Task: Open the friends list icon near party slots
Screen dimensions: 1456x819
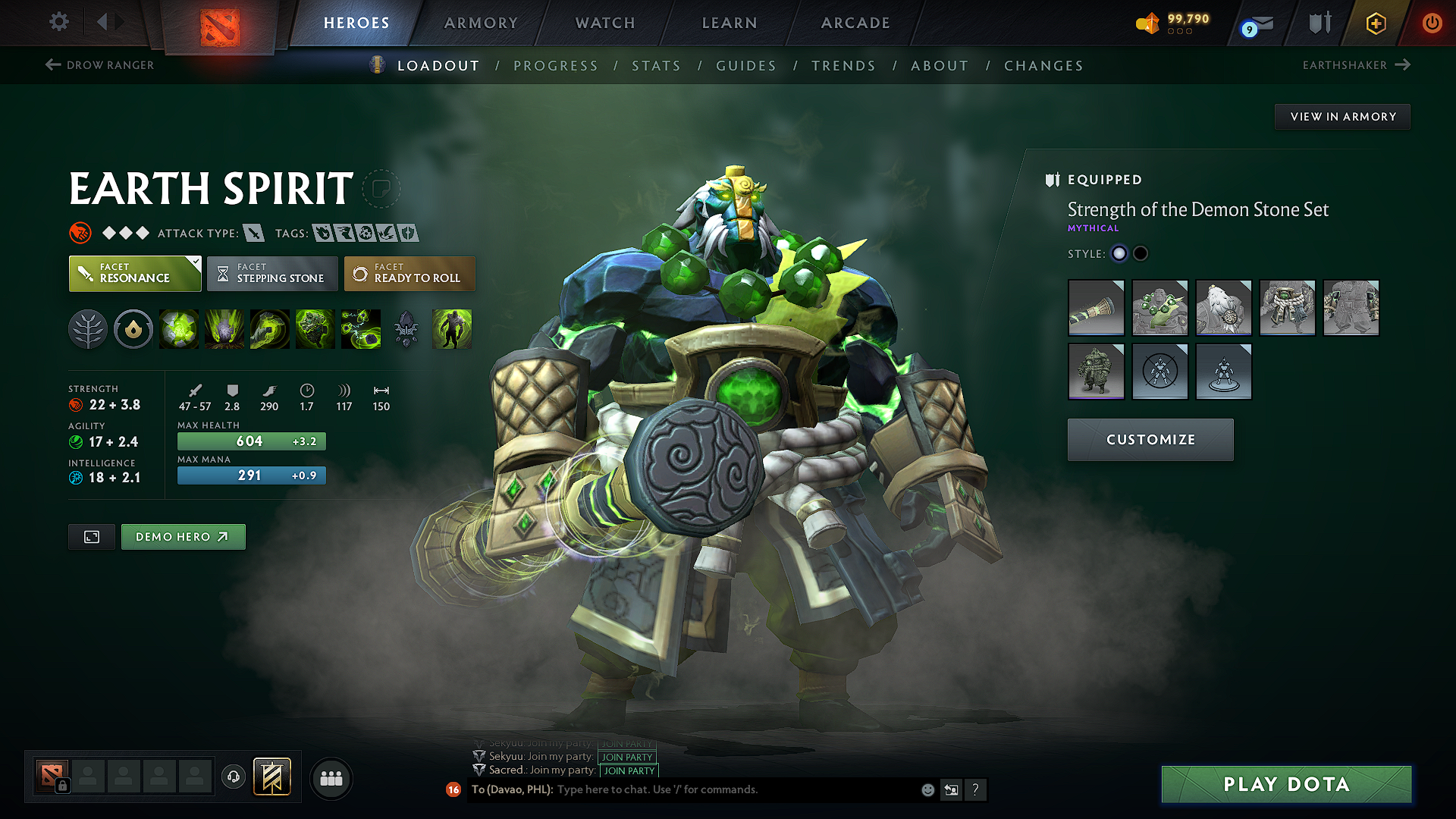Action: 331,777
